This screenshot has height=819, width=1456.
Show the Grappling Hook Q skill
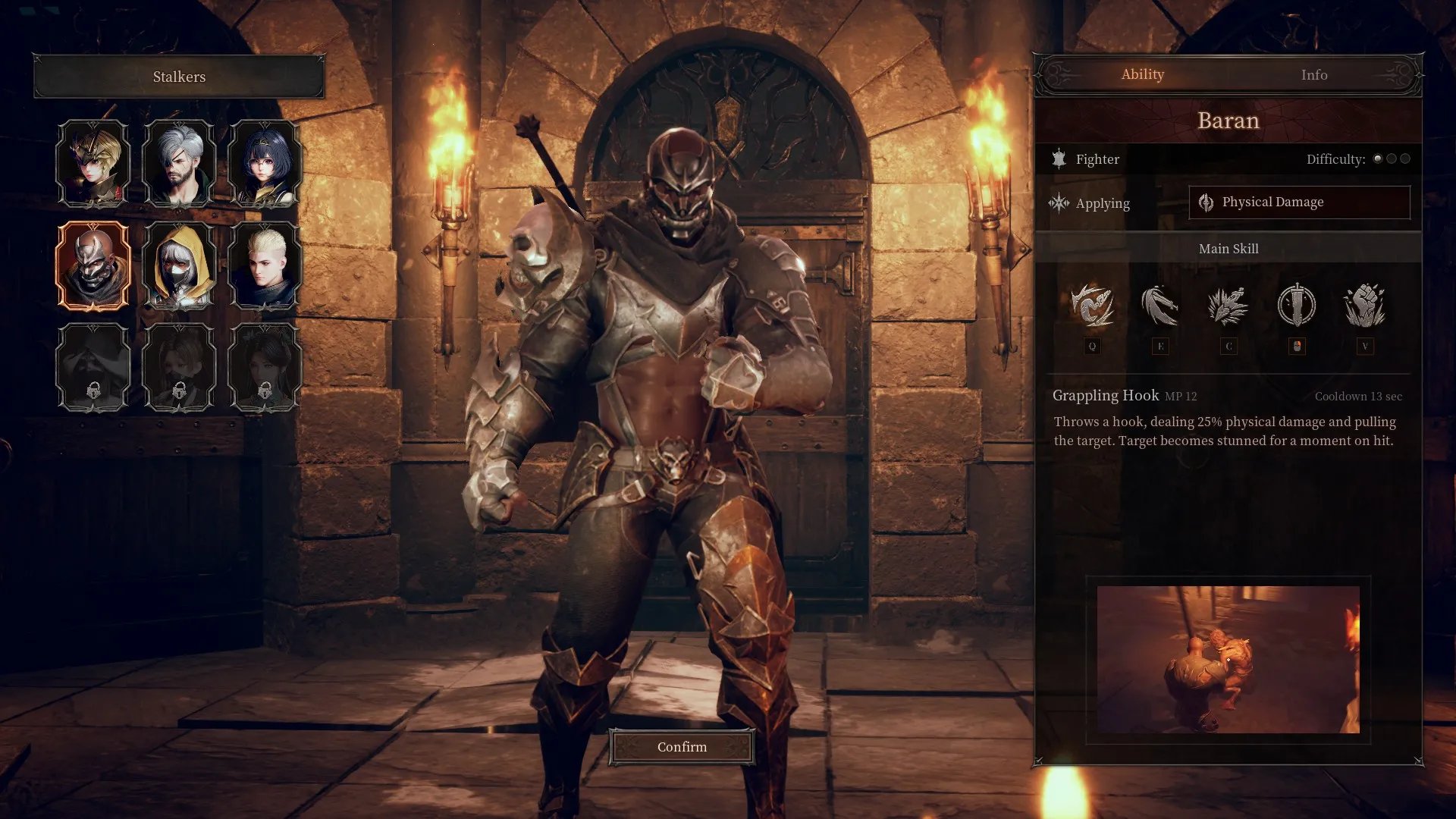1092,306
